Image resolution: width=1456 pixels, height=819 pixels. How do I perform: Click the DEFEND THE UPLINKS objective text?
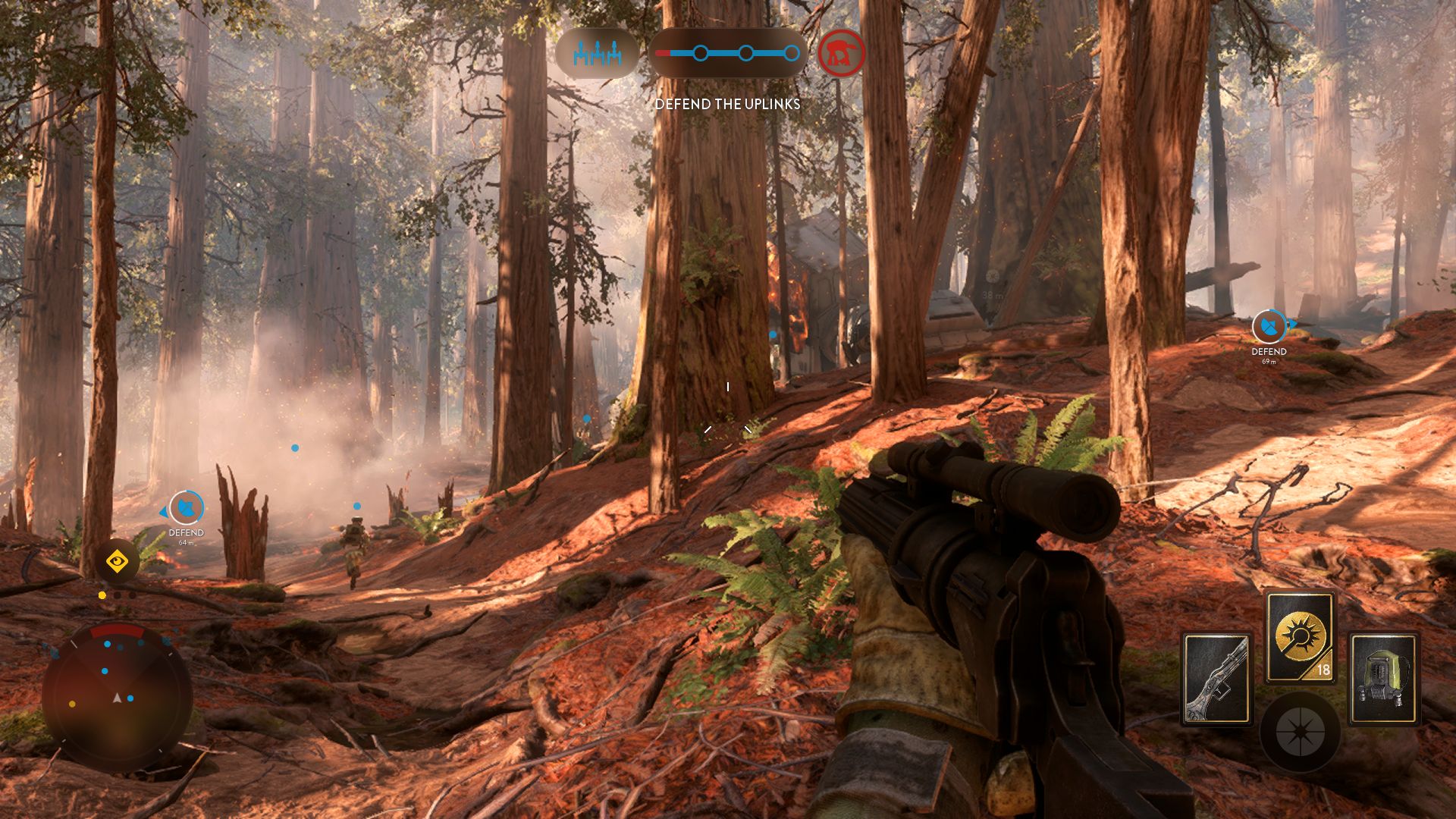pos(728,105)
